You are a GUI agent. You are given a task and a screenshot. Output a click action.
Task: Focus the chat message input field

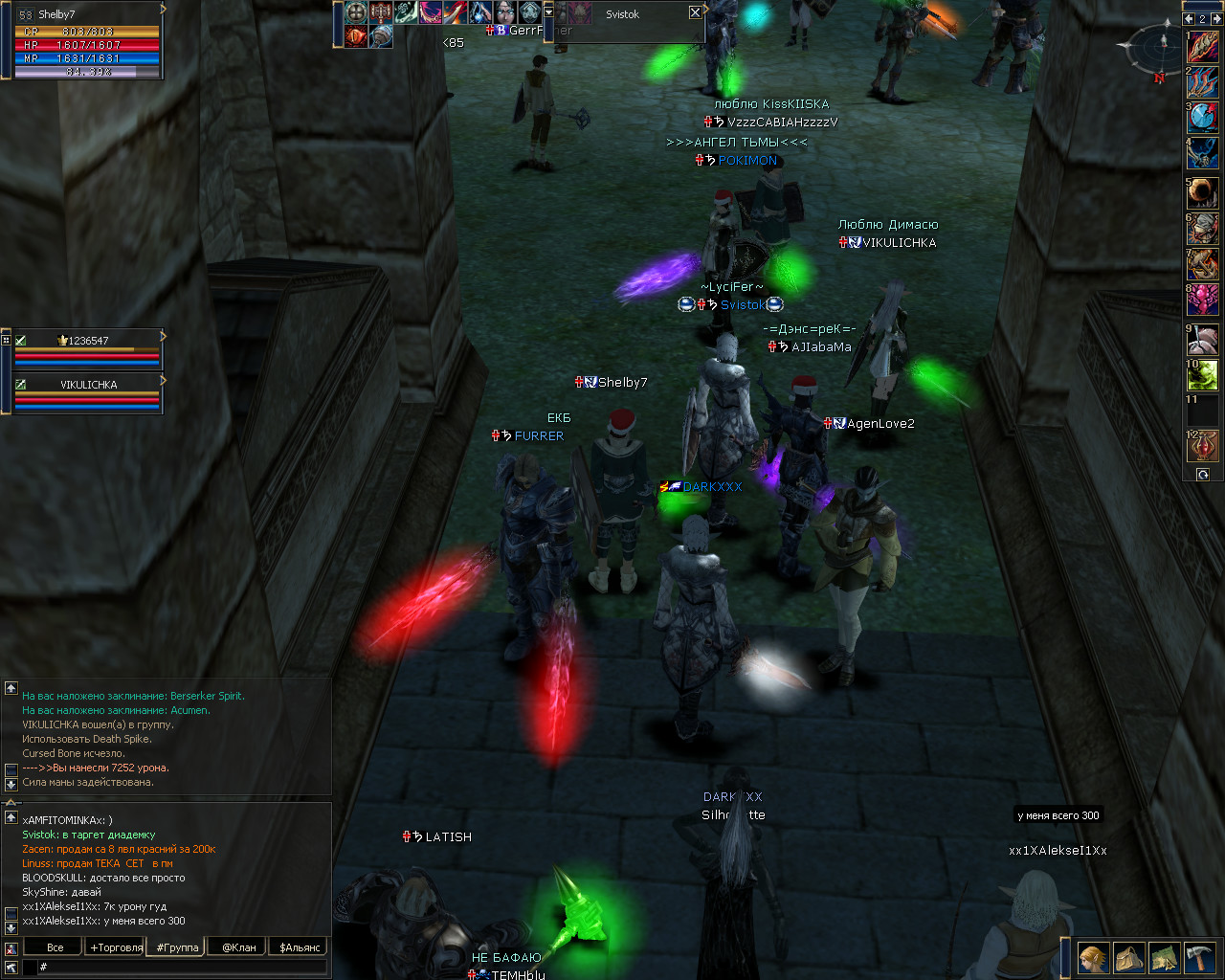click(x=182, y=968)
